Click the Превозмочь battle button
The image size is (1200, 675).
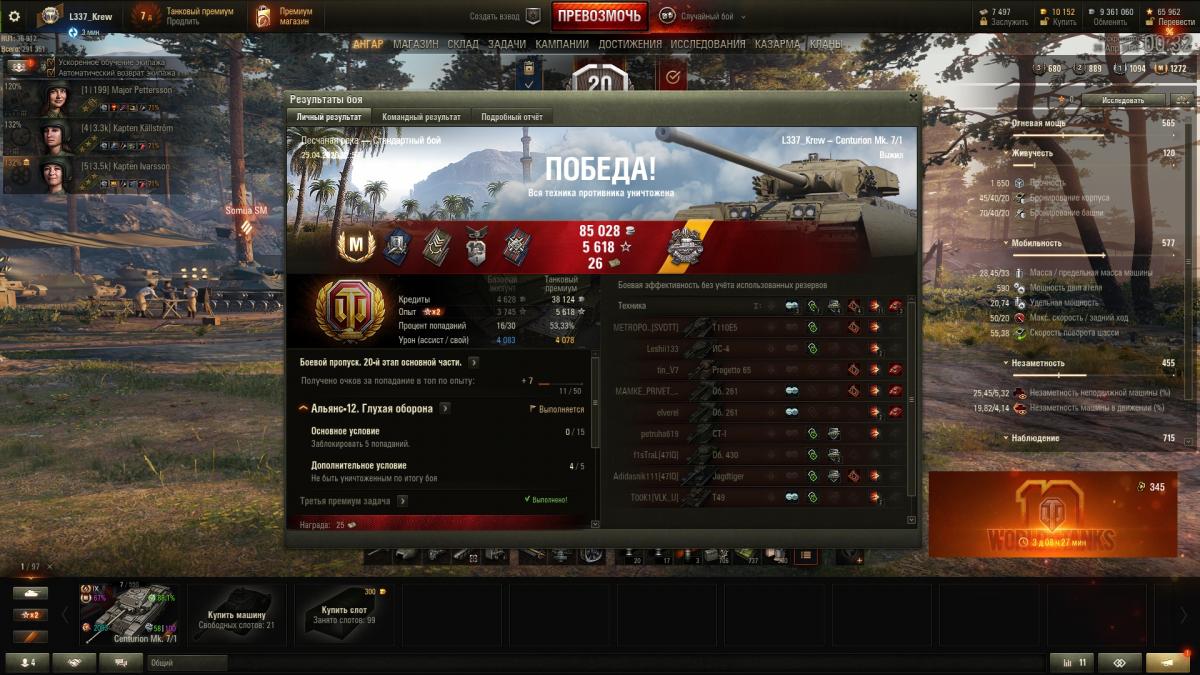click(599, 16)
